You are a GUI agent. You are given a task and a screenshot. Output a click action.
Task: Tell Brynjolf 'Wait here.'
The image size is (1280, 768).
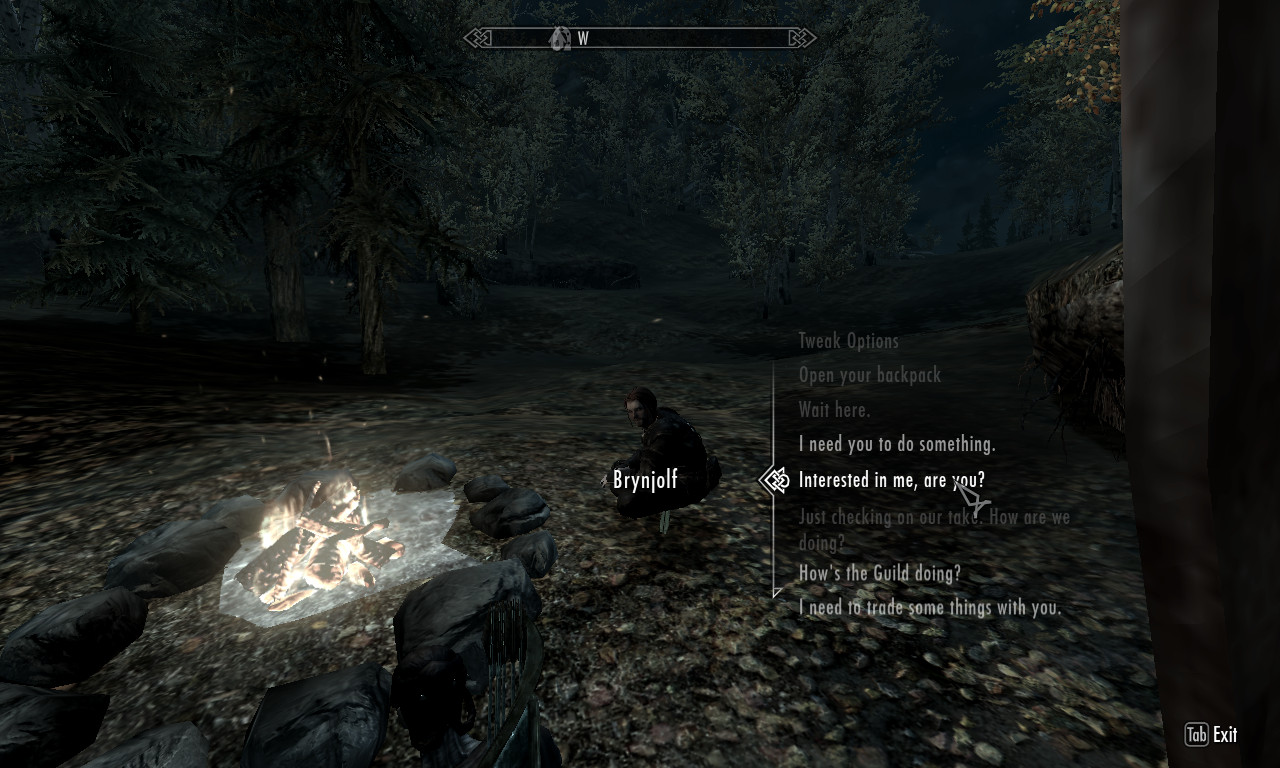(x=834, y=409)
